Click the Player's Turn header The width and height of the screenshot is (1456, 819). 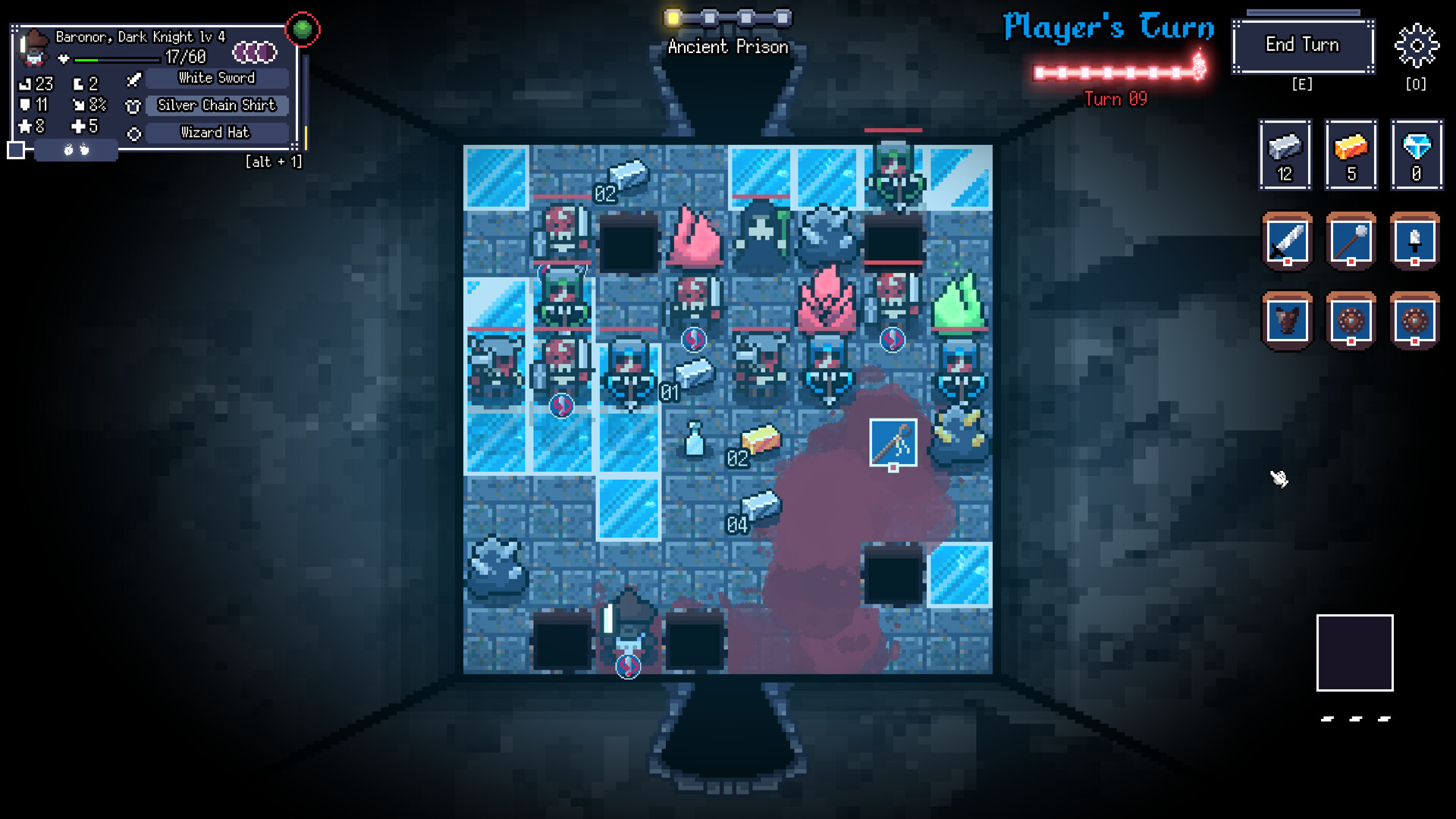tap(1109, 29)
